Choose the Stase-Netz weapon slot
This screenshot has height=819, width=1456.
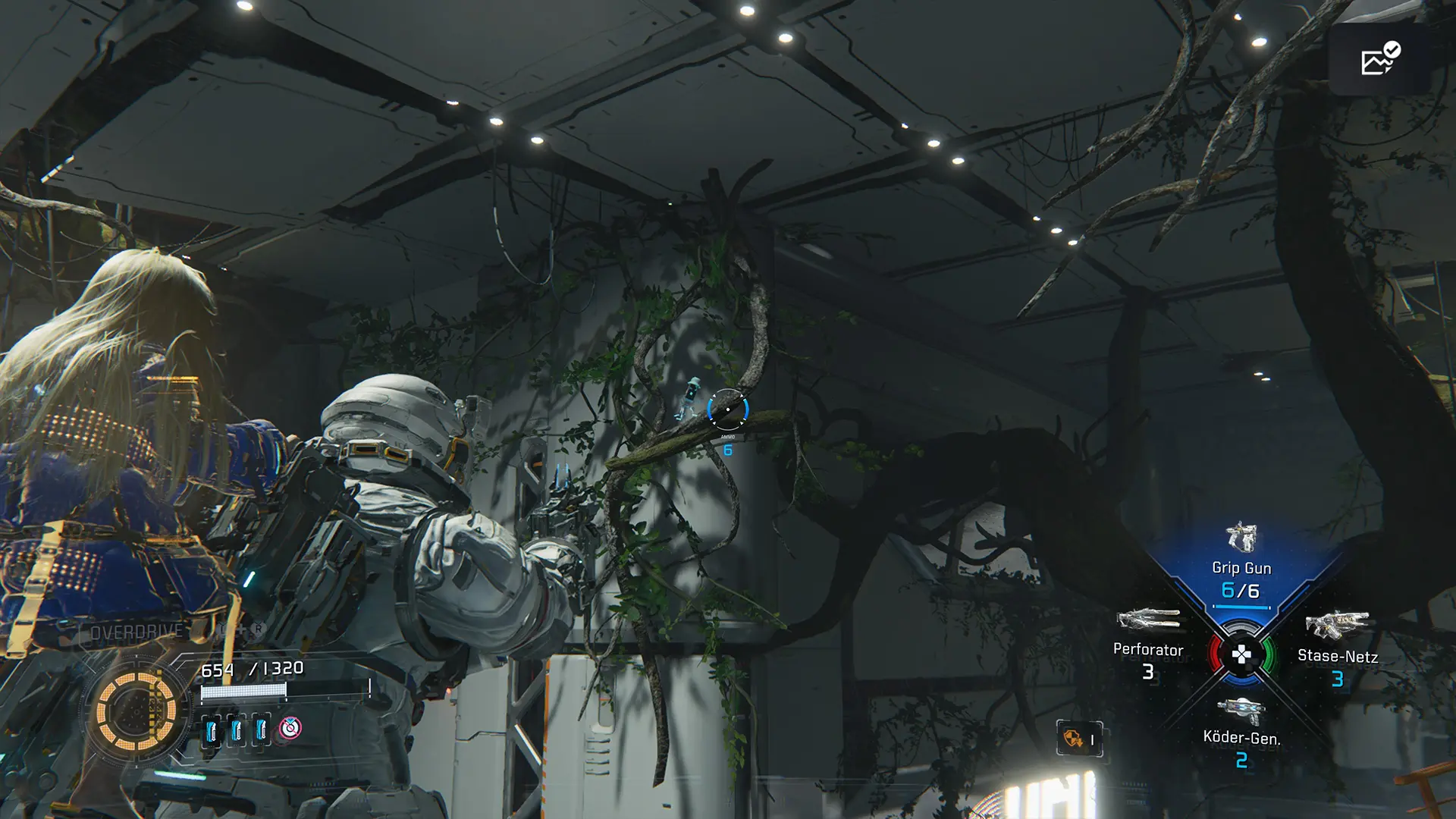[x=1337, y=646]
